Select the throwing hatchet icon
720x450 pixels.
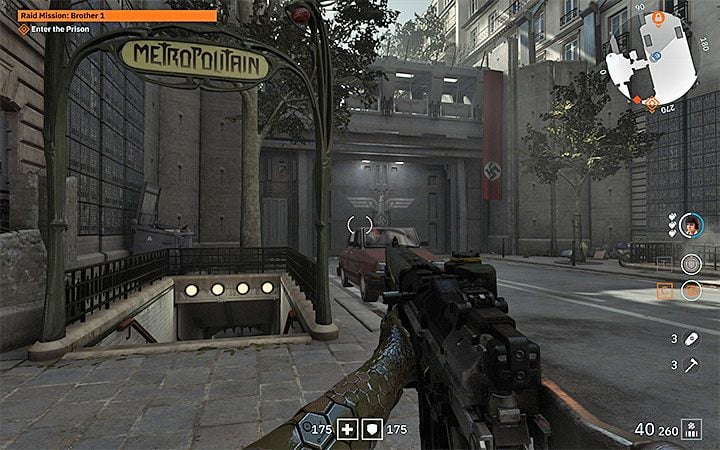point(689,365)
